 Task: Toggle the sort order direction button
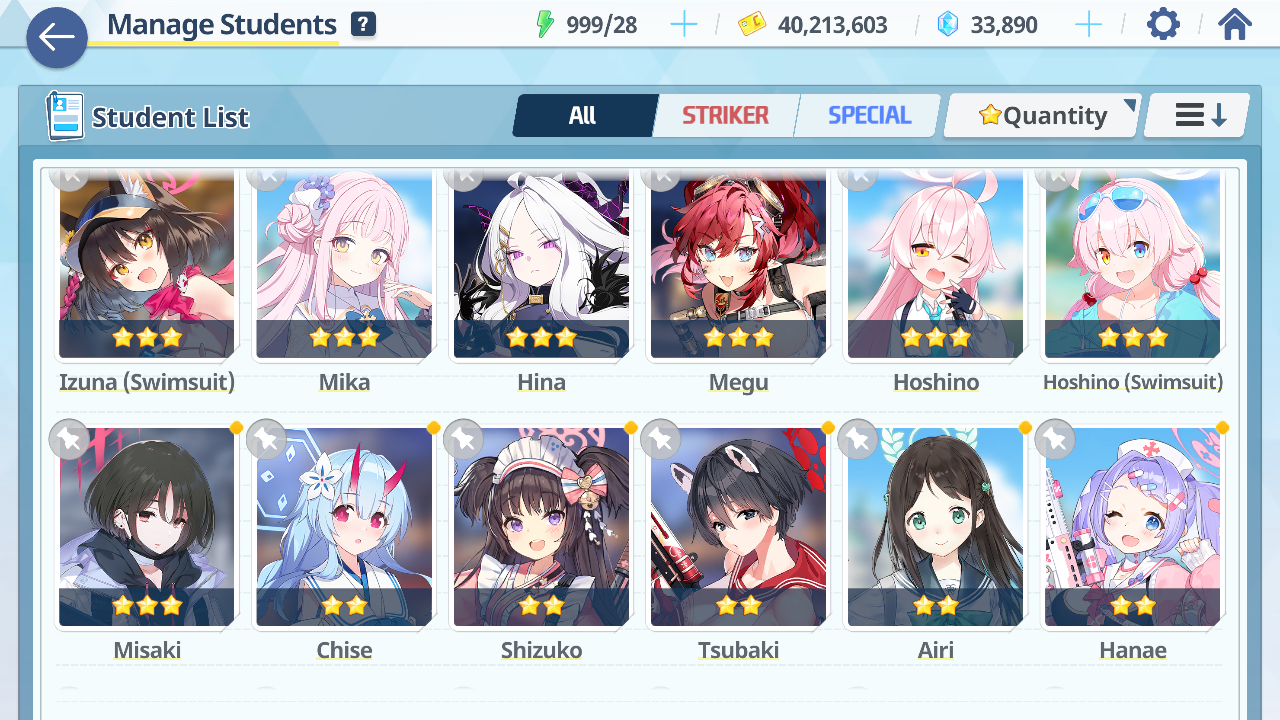click(1197, 116)
